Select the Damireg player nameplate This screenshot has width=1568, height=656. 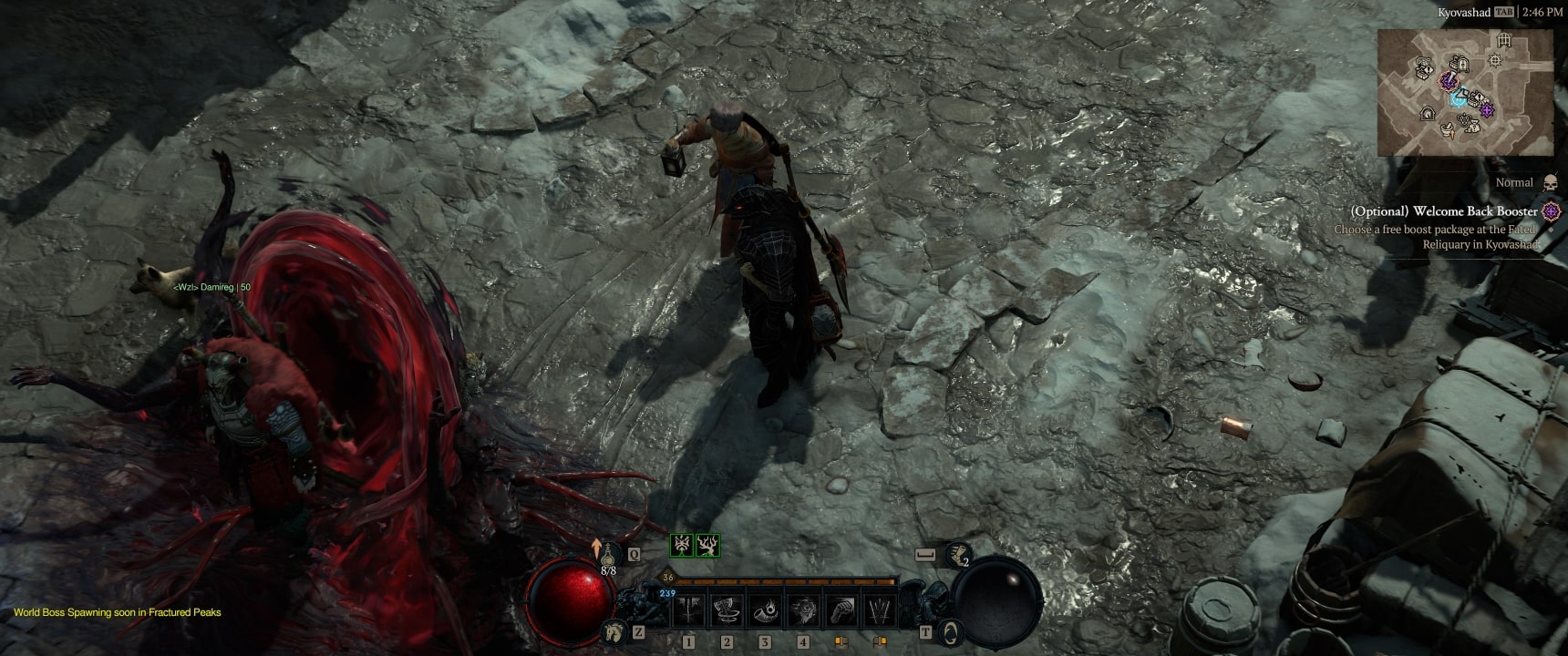212,287
